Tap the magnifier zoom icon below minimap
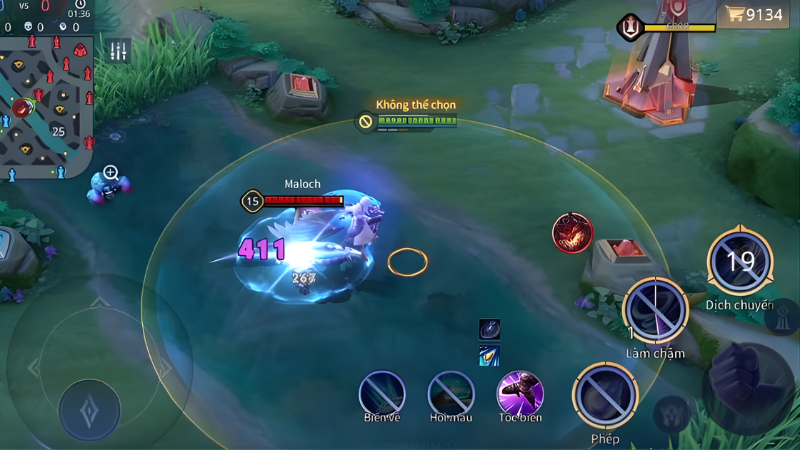Viewport: 800px width, 450px height. pos(111,174)
